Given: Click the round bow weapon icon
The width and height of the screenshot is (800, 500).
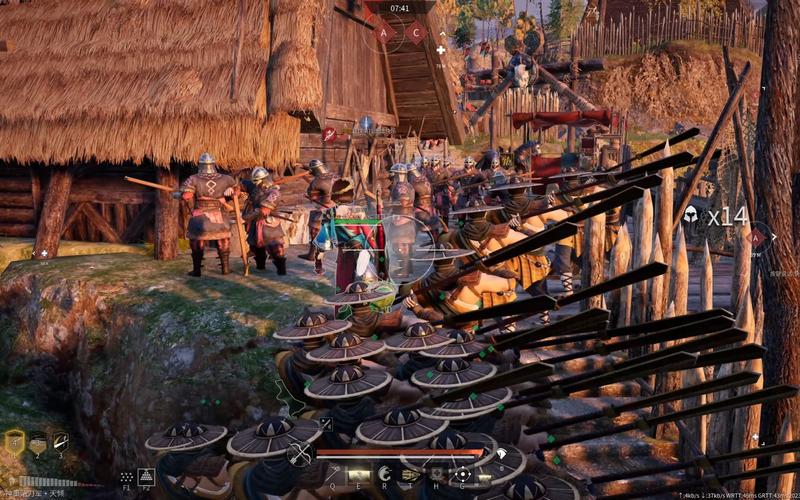Looking at the screenshot, I should click(x=300, y=454).
